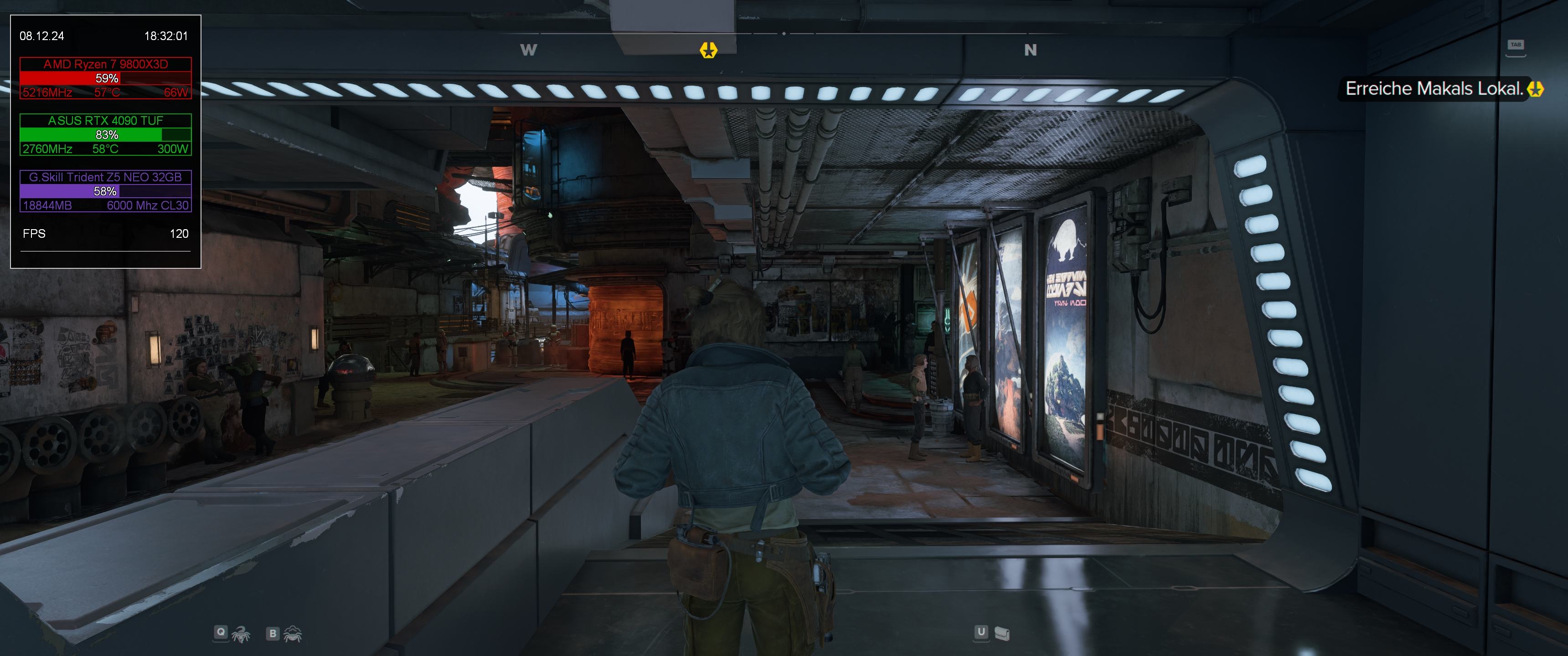Open the satchel pouch icon
1568x656 pixels.
(1002, 634)
